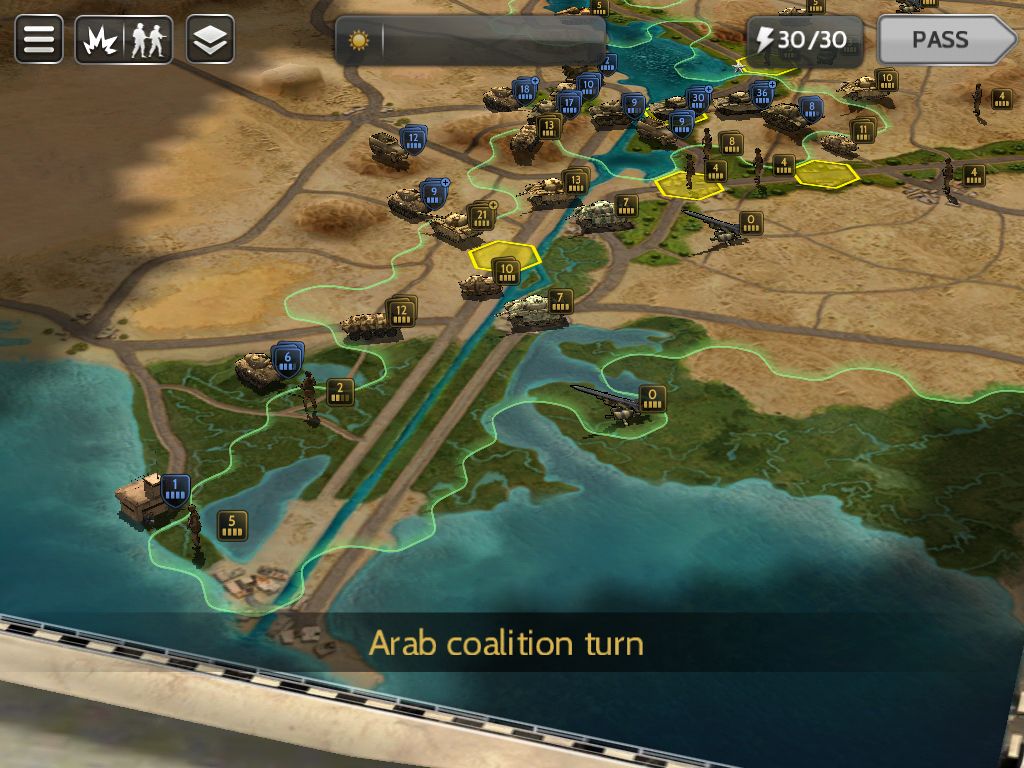The image size is (1024, 768).
Task: Select the tank with blue badge 36
Action: point(738,101)
